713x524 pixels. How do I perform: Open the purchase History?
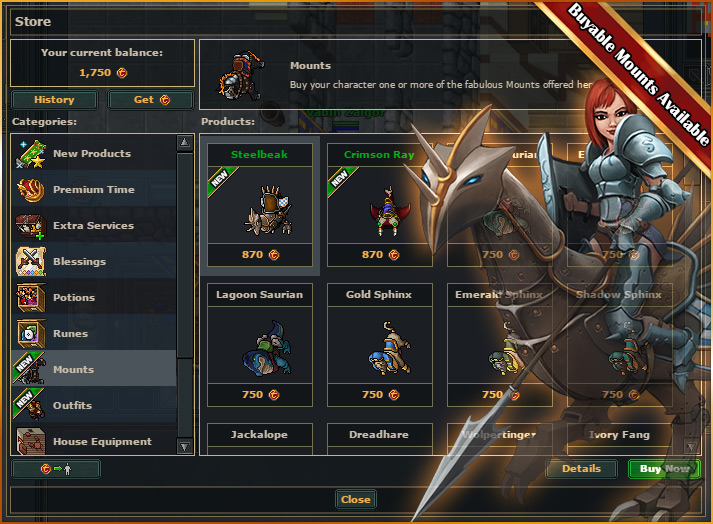[x=54, y=100]
